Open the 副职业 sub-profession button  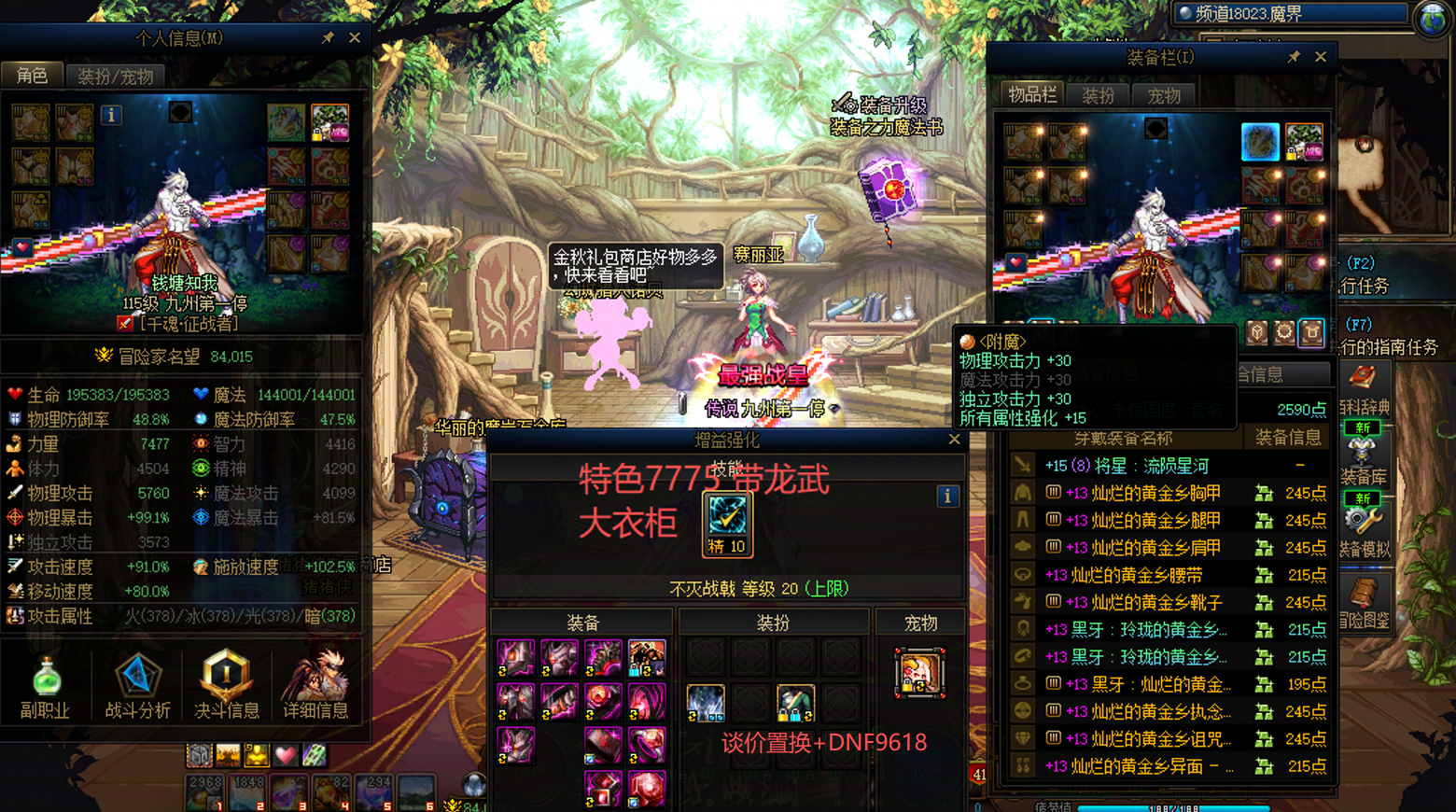tap(45, 687)
